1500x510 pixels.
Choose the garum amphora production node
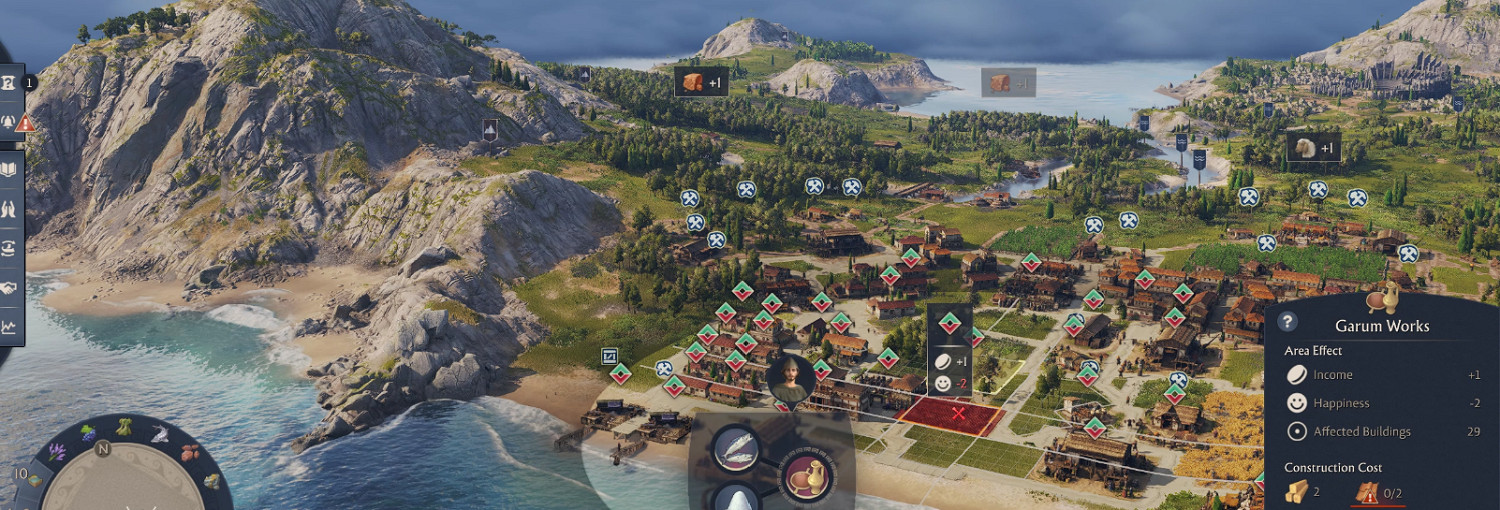click(805, 476)
